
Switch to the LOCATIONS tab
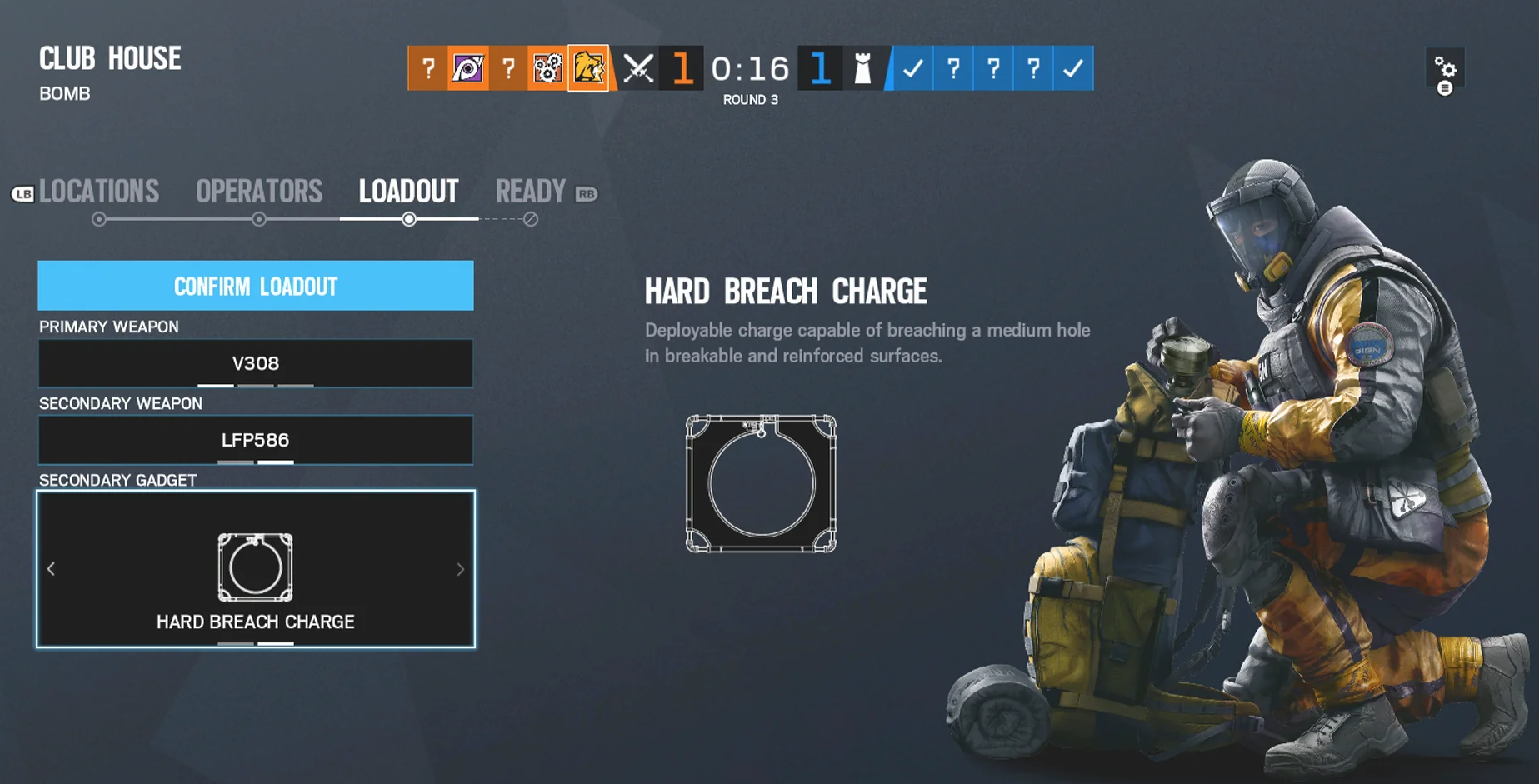coord(100,192)
